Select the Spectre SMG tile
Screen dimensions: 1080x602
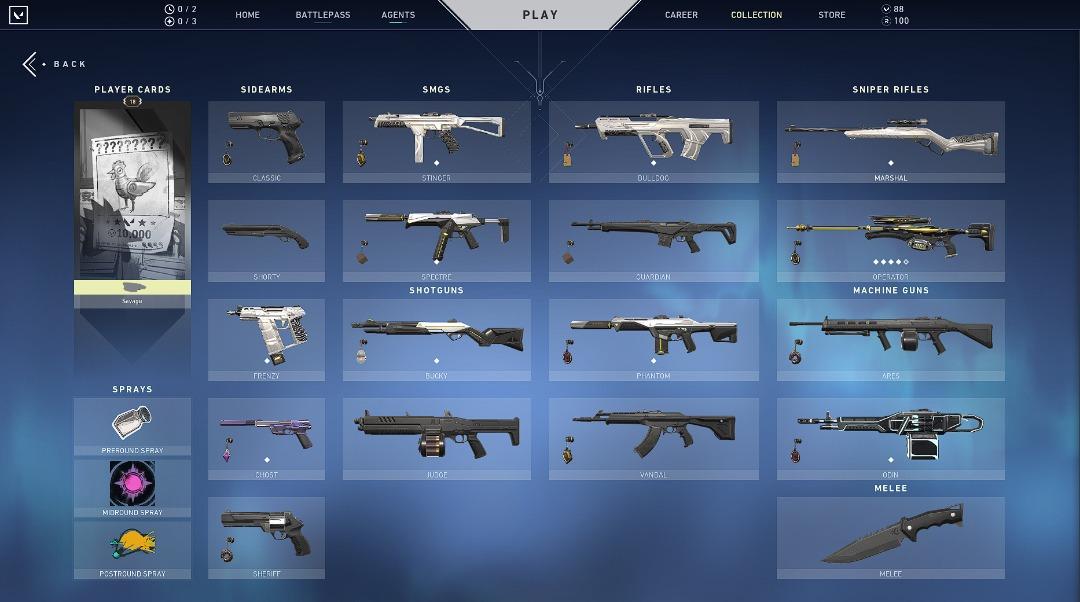[x=436, y=240]
